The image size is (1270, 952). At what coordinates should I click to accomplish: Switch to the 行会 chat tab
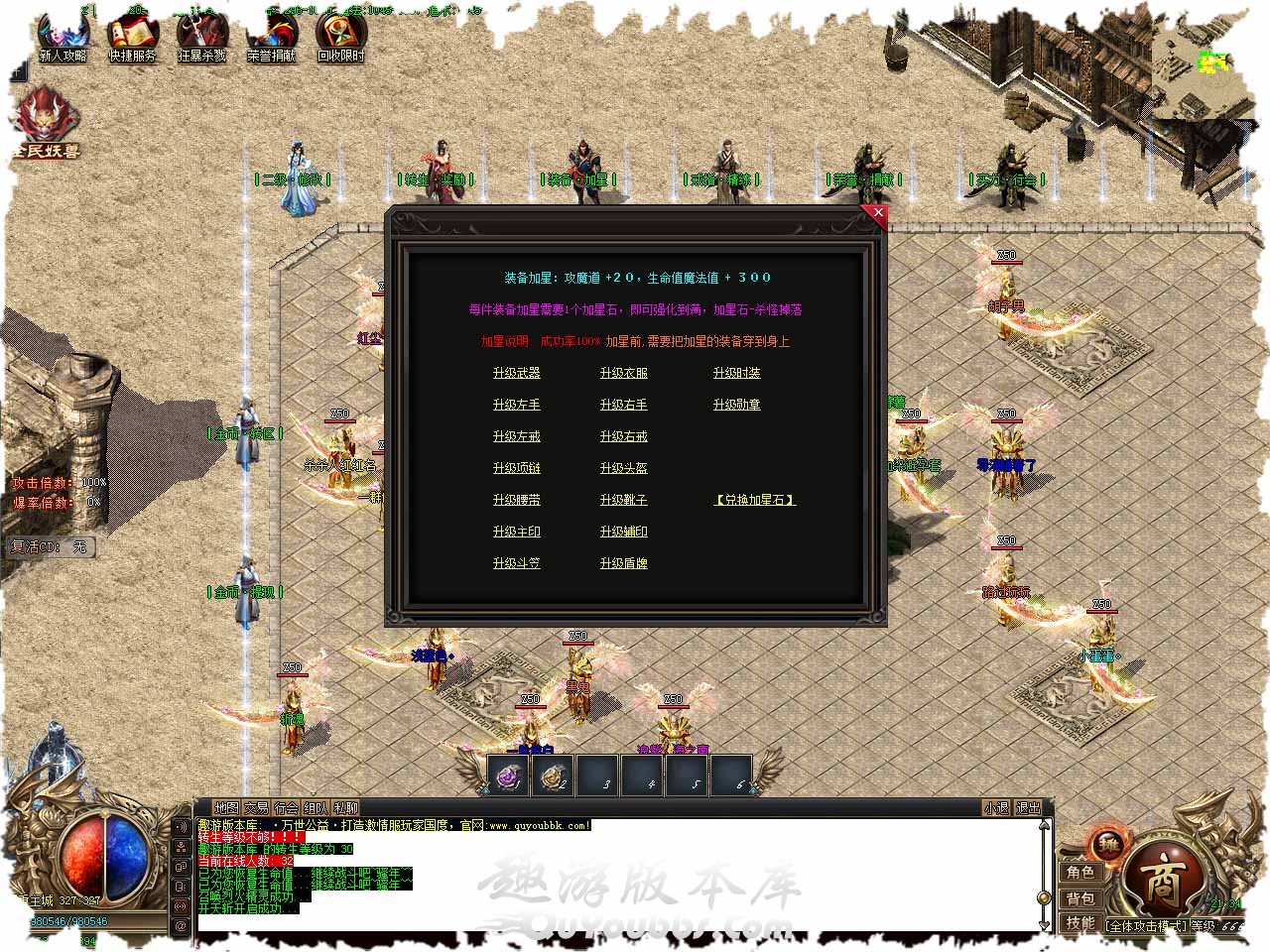tap(286, 808)
